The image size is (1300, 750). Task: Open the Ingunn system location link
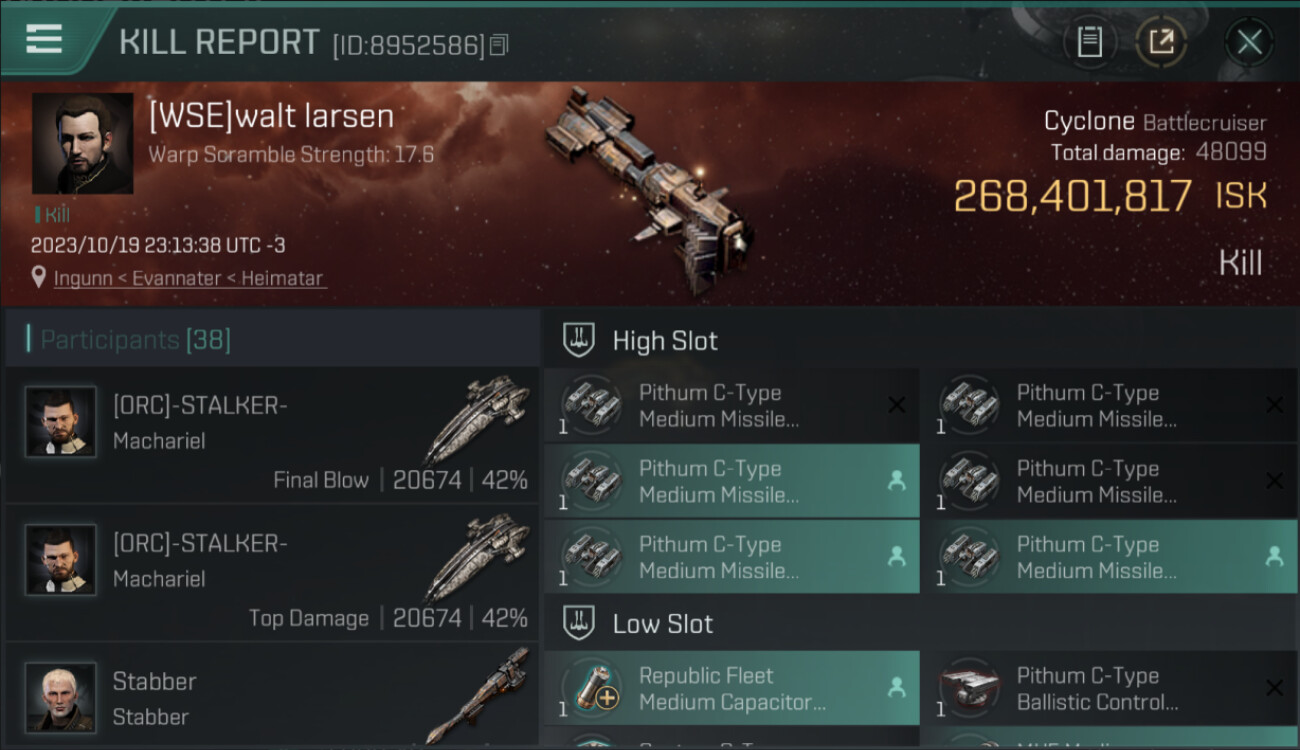click(189, 278)
